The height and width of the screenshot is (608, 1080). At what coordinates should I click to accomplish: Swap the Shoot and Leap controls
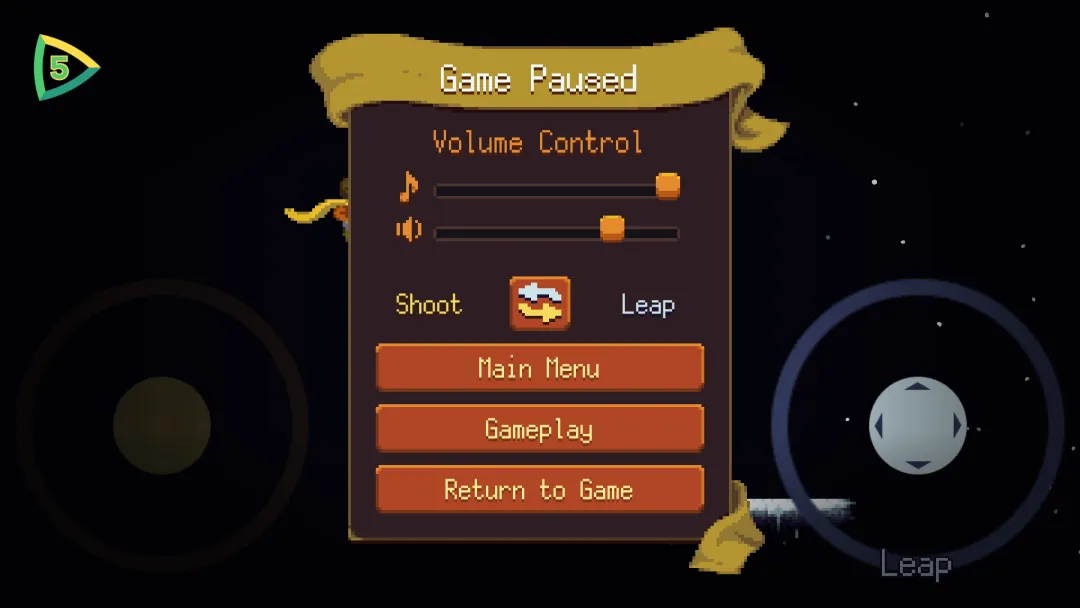540,303
